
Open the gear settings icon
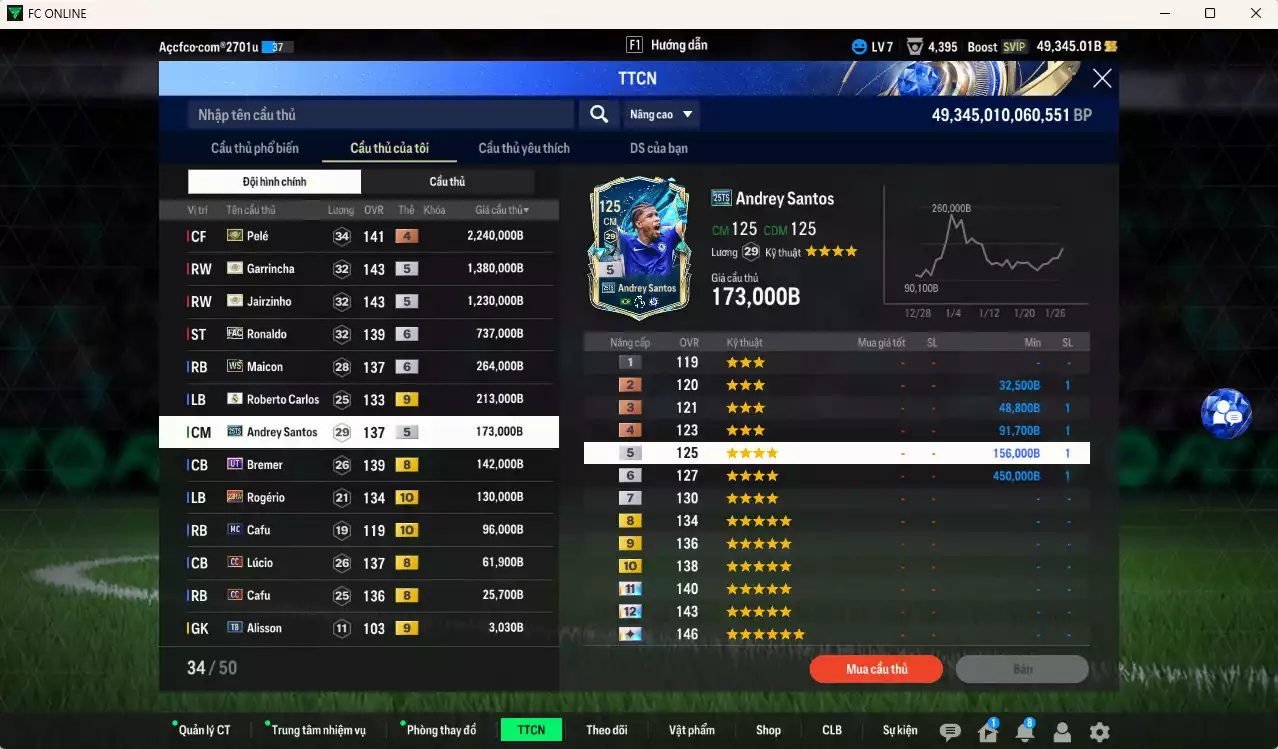1099,732
